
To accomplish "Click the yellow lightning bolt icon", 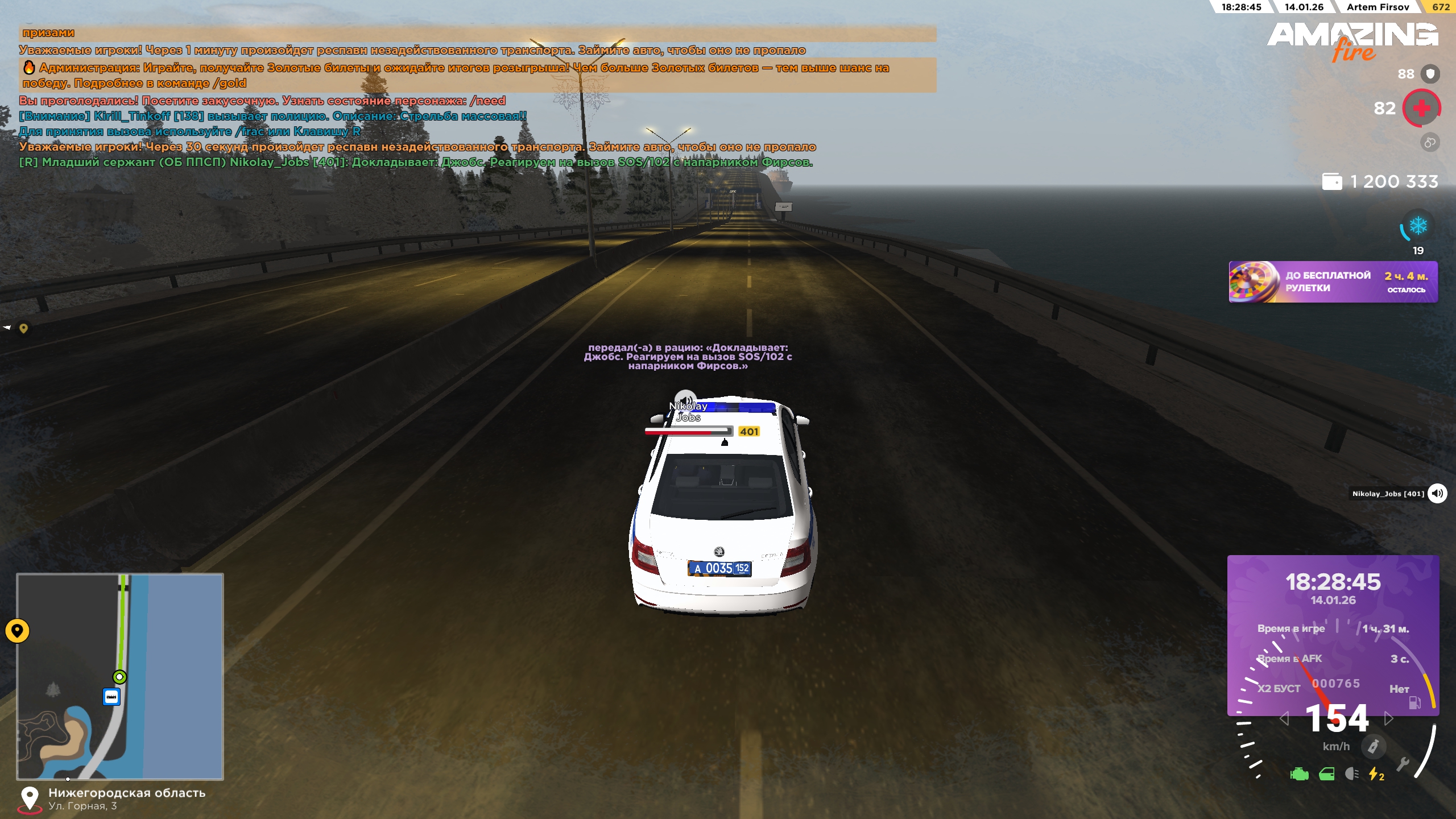I will pos(1375,774).
